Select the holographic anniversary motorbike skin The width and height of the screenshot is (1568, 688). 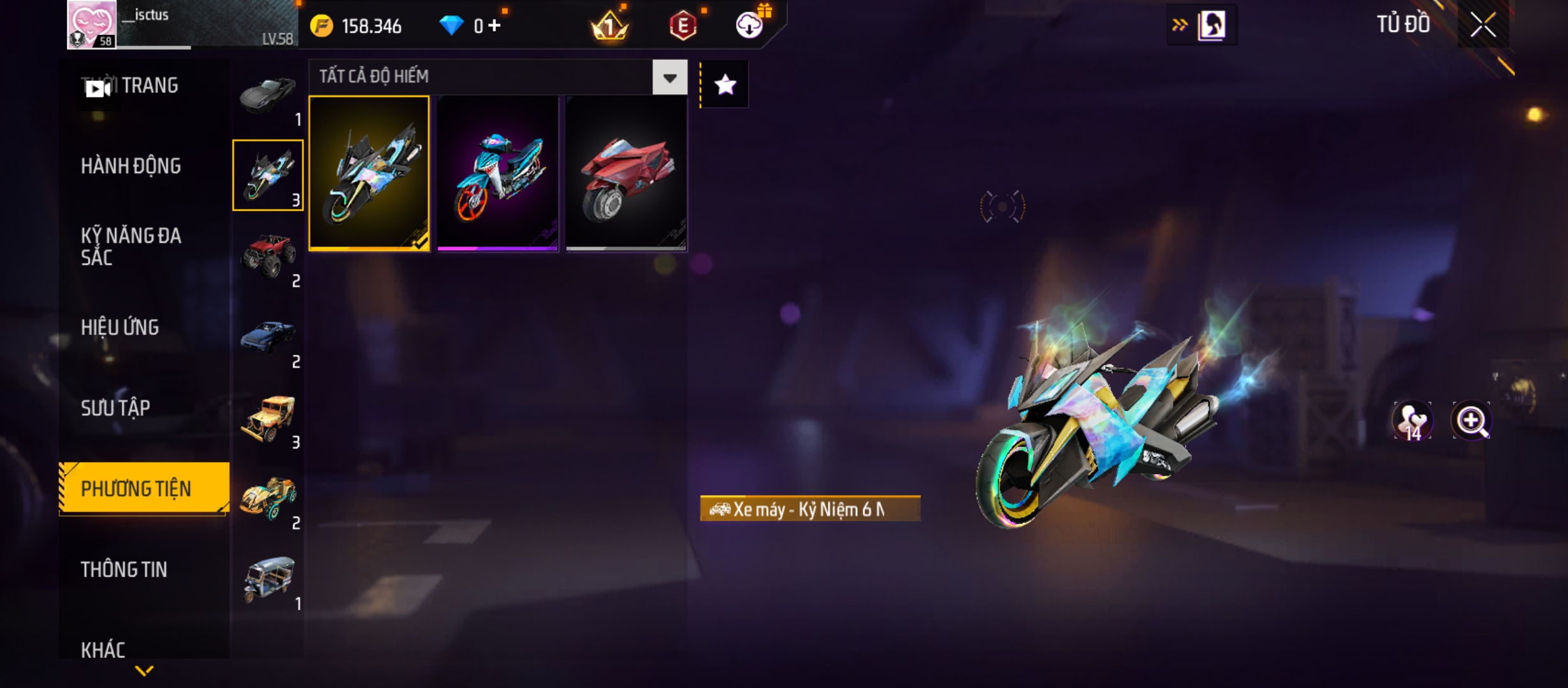click(x=369, y=173)
